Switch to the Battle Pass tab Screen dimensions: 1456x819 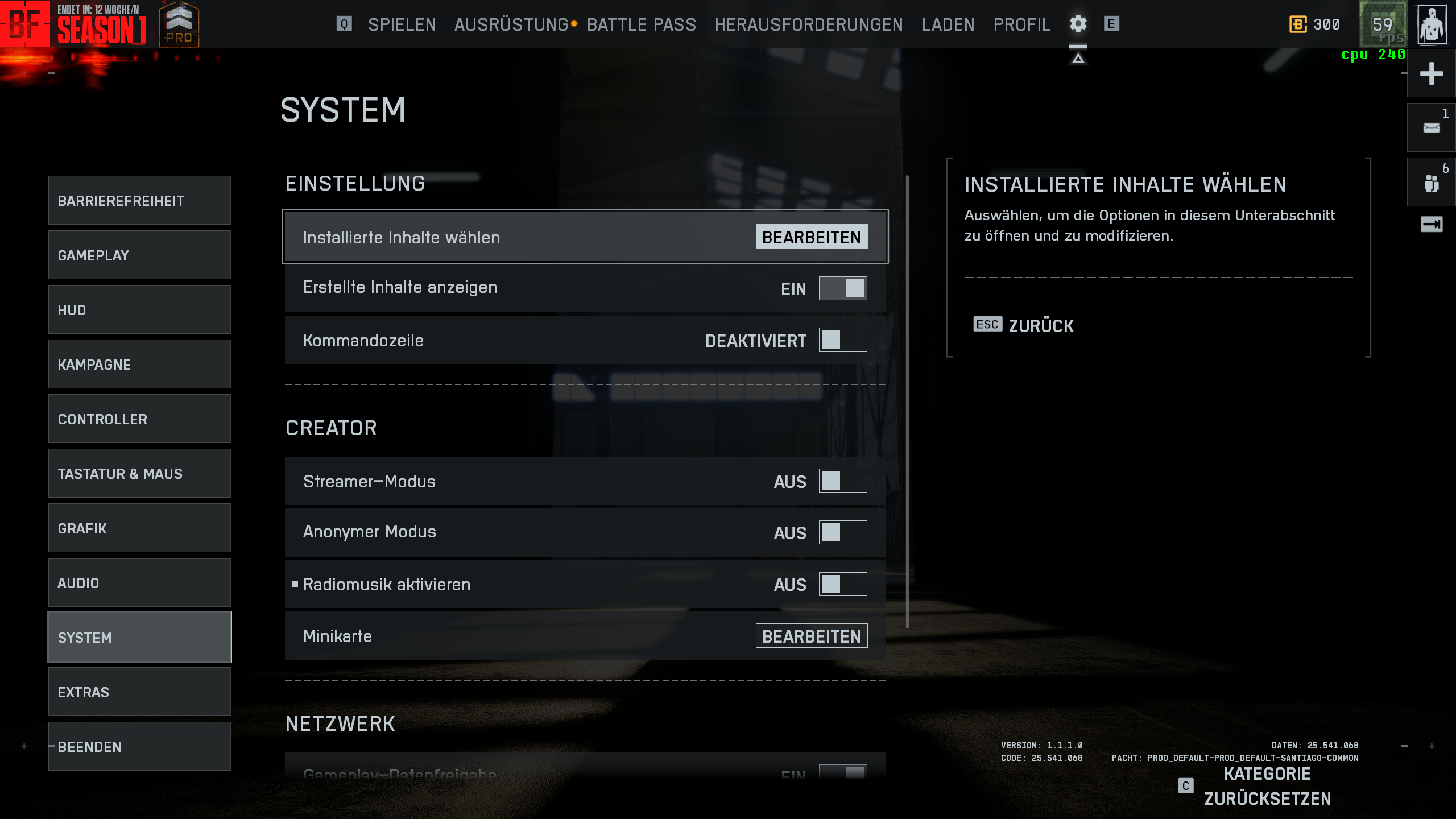coord(641,24)
